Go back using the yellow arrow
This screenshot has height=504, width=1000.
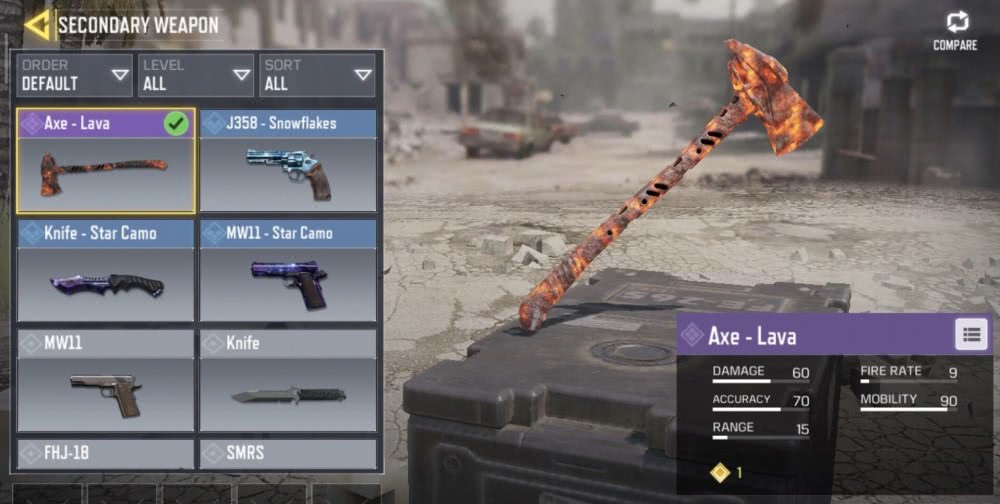38,24
